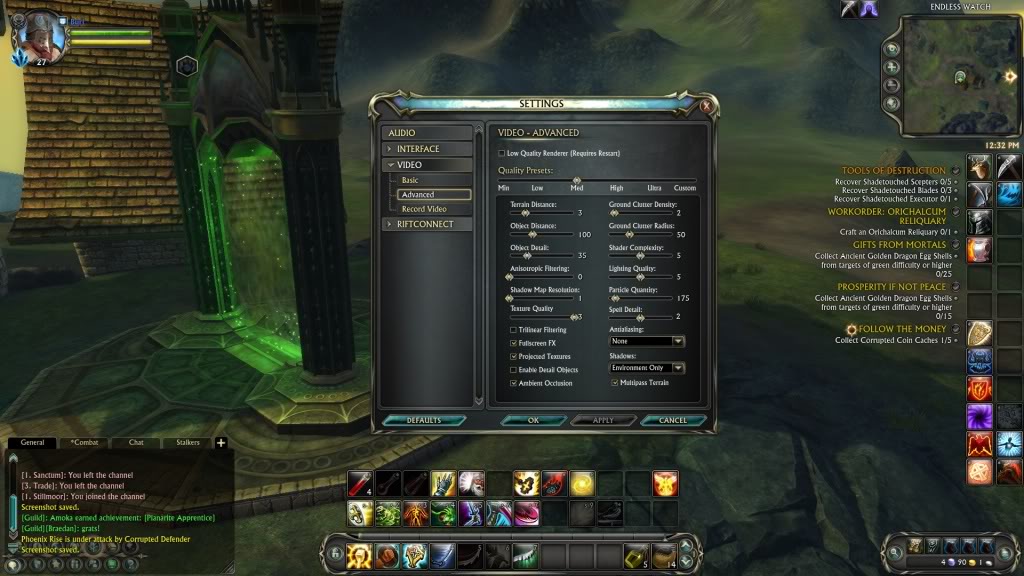Check Enable Detail Objects
The height and width of the screenshot is (576, 1024).
[x=514, y=370]
